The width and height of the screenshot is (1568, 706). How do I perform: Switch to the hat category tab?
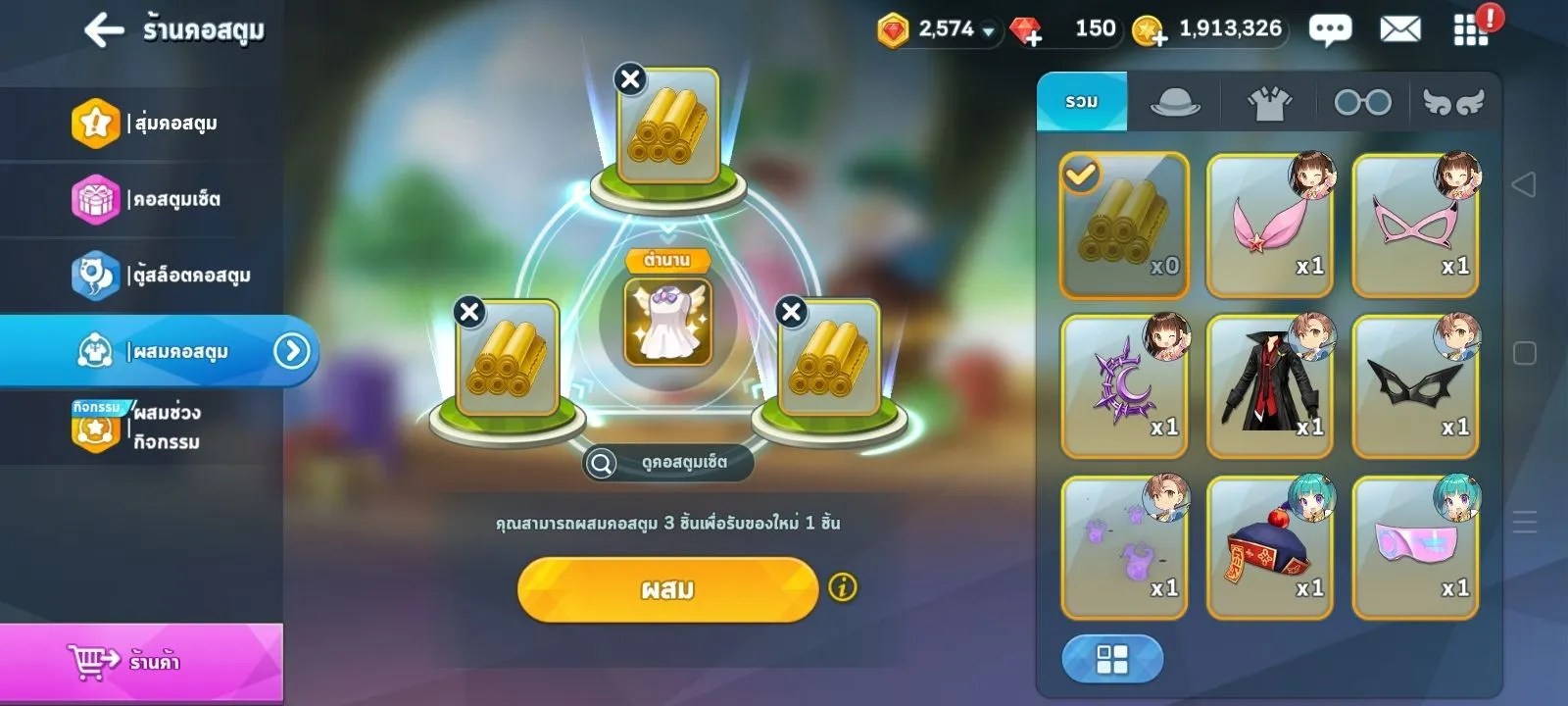(1174, 102)
